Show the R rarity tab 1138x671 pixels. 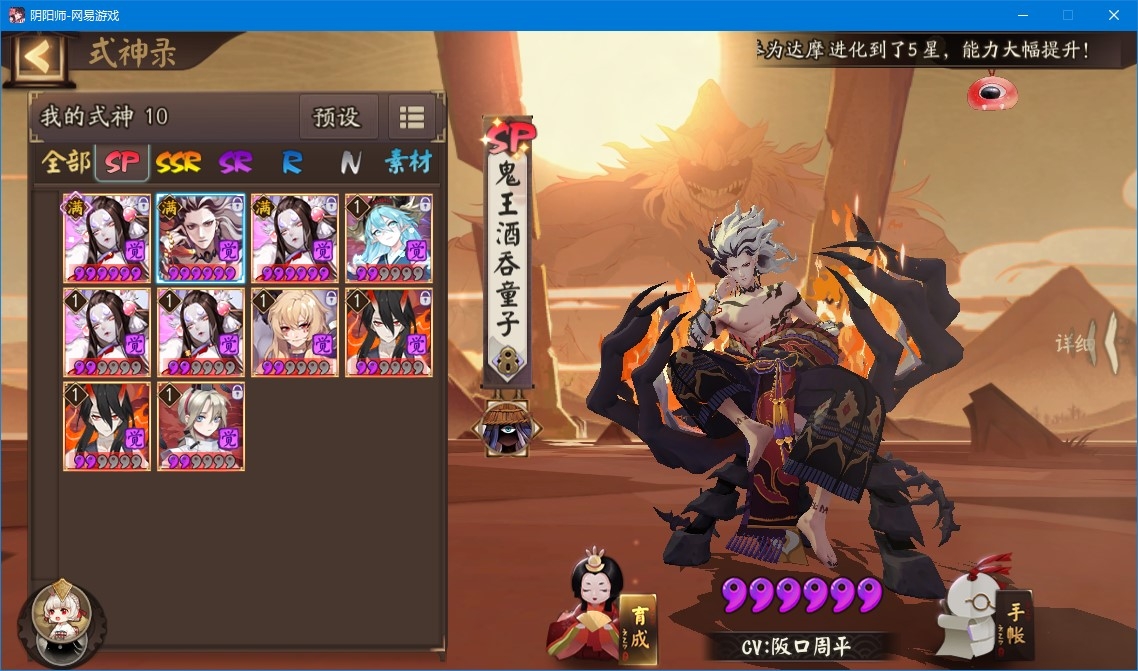point(292,162)
